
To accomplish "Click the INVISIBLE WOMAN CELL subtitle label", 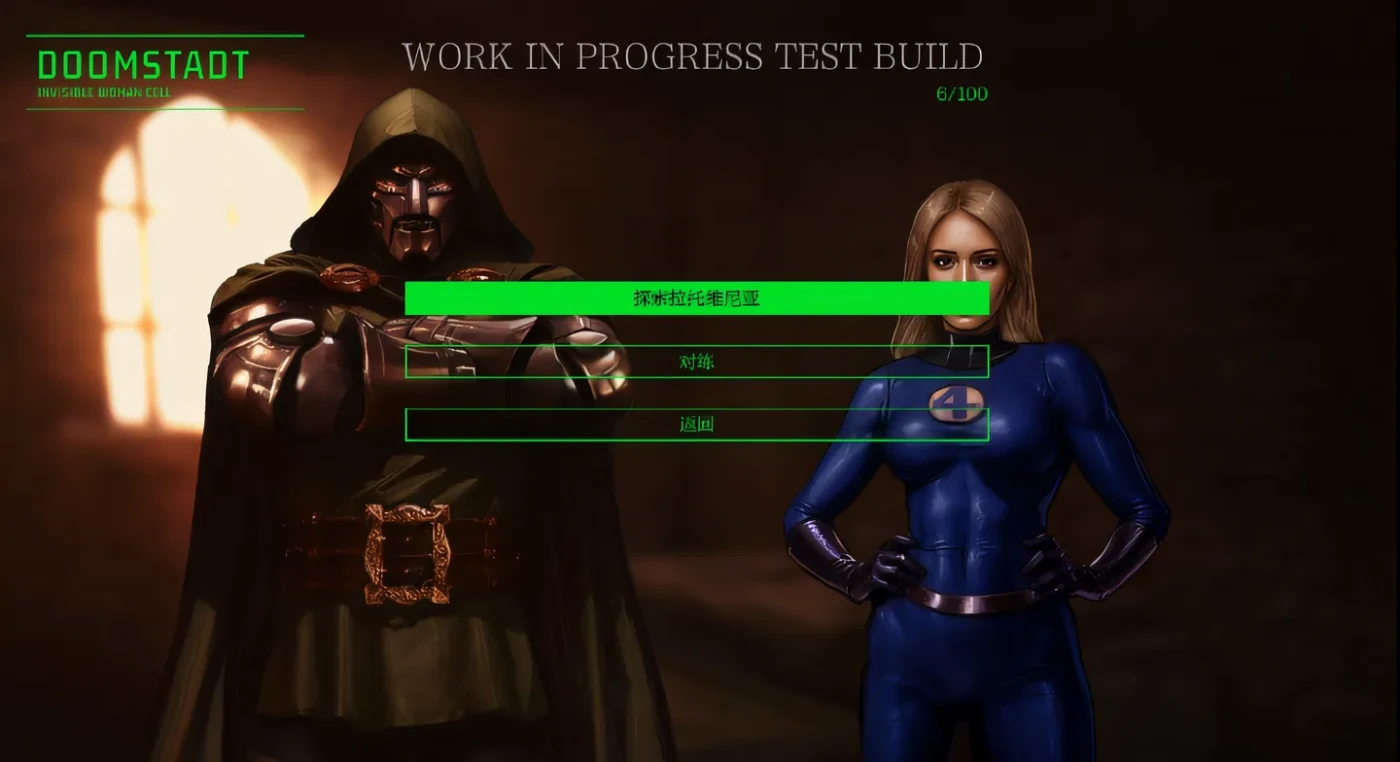I will click(x=103, y=89).
